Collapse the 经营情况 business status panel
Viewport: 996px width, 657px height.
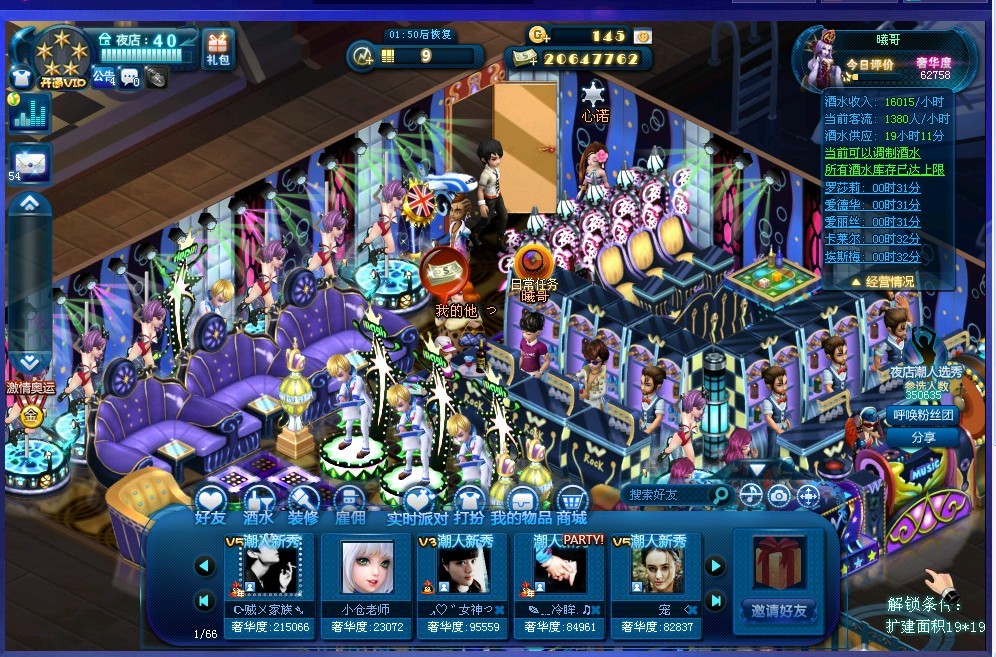(x=882, y=282)
